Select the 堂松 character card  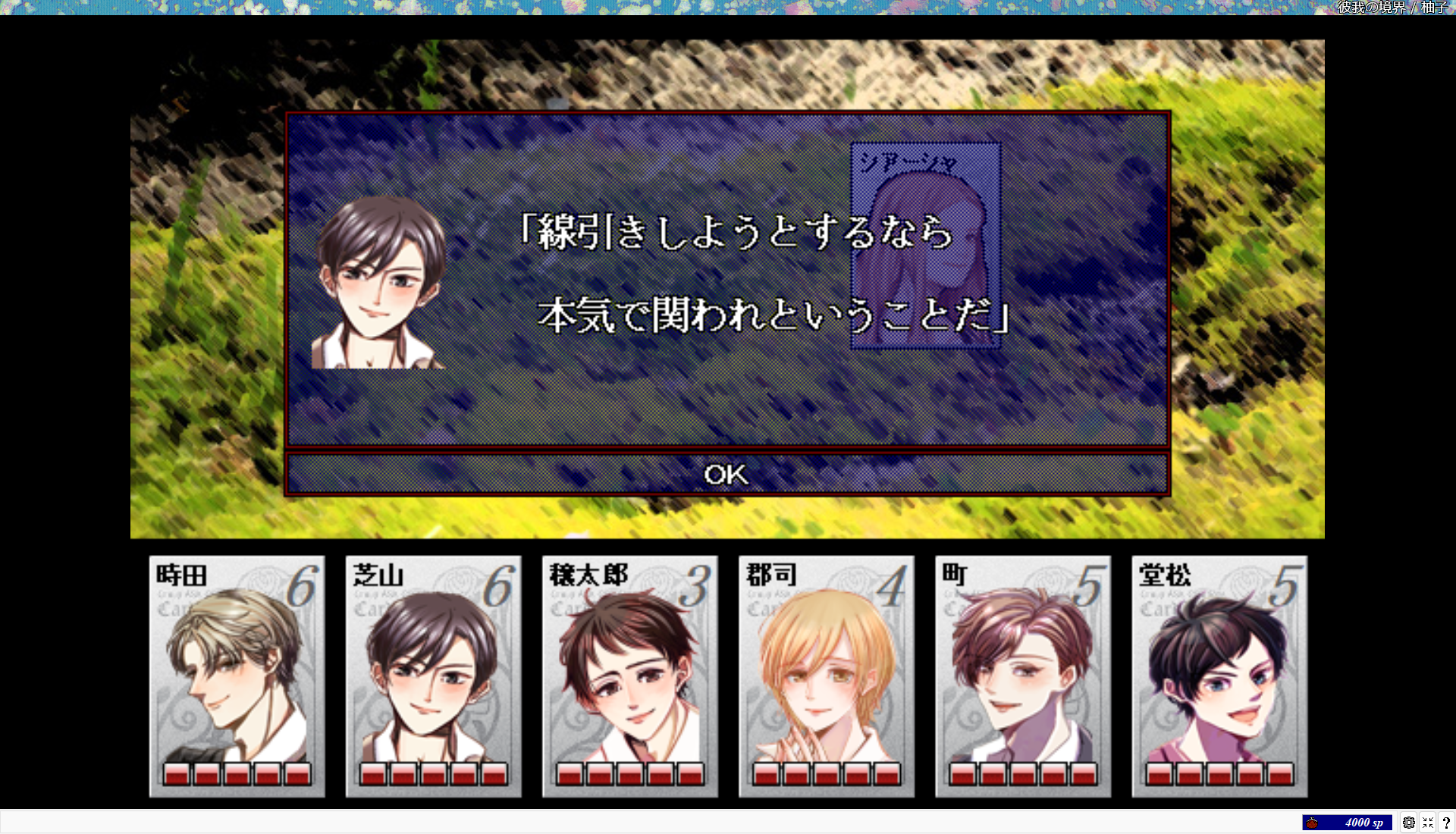(x=1219, y=676)
